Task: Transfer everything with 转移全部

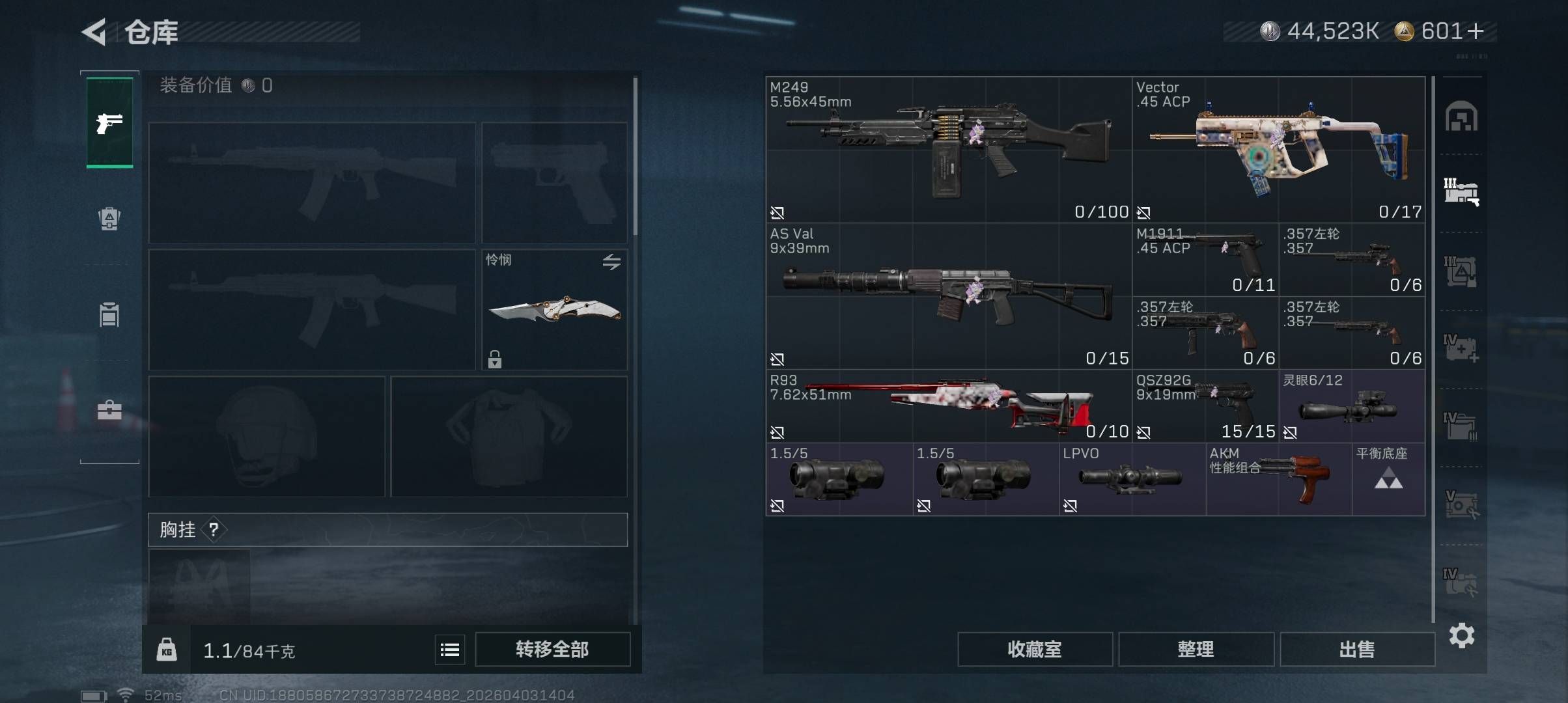Action: 552,649
